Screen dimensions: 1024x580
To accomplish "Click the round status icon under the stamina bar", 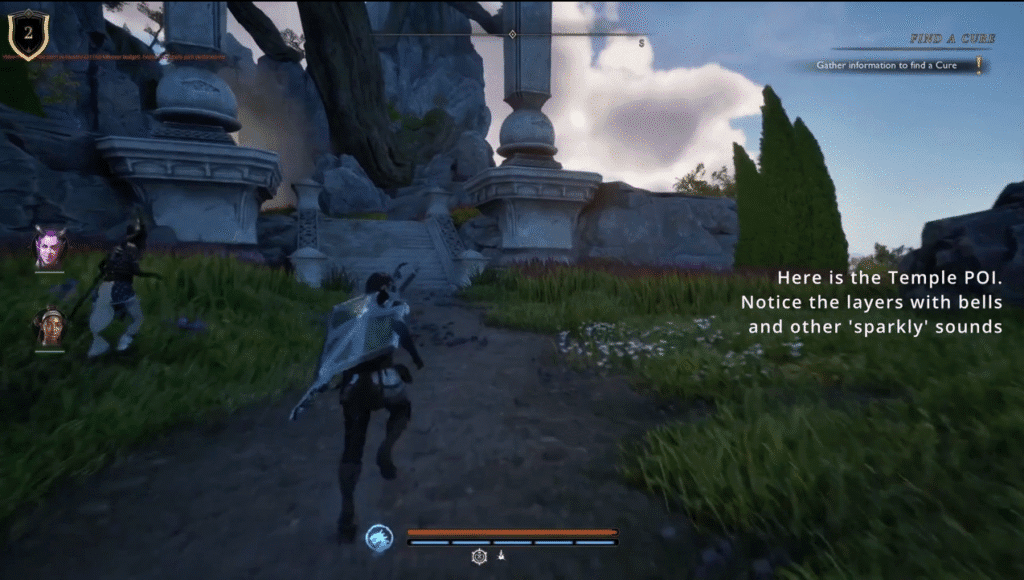I will [x=479, y=557].
